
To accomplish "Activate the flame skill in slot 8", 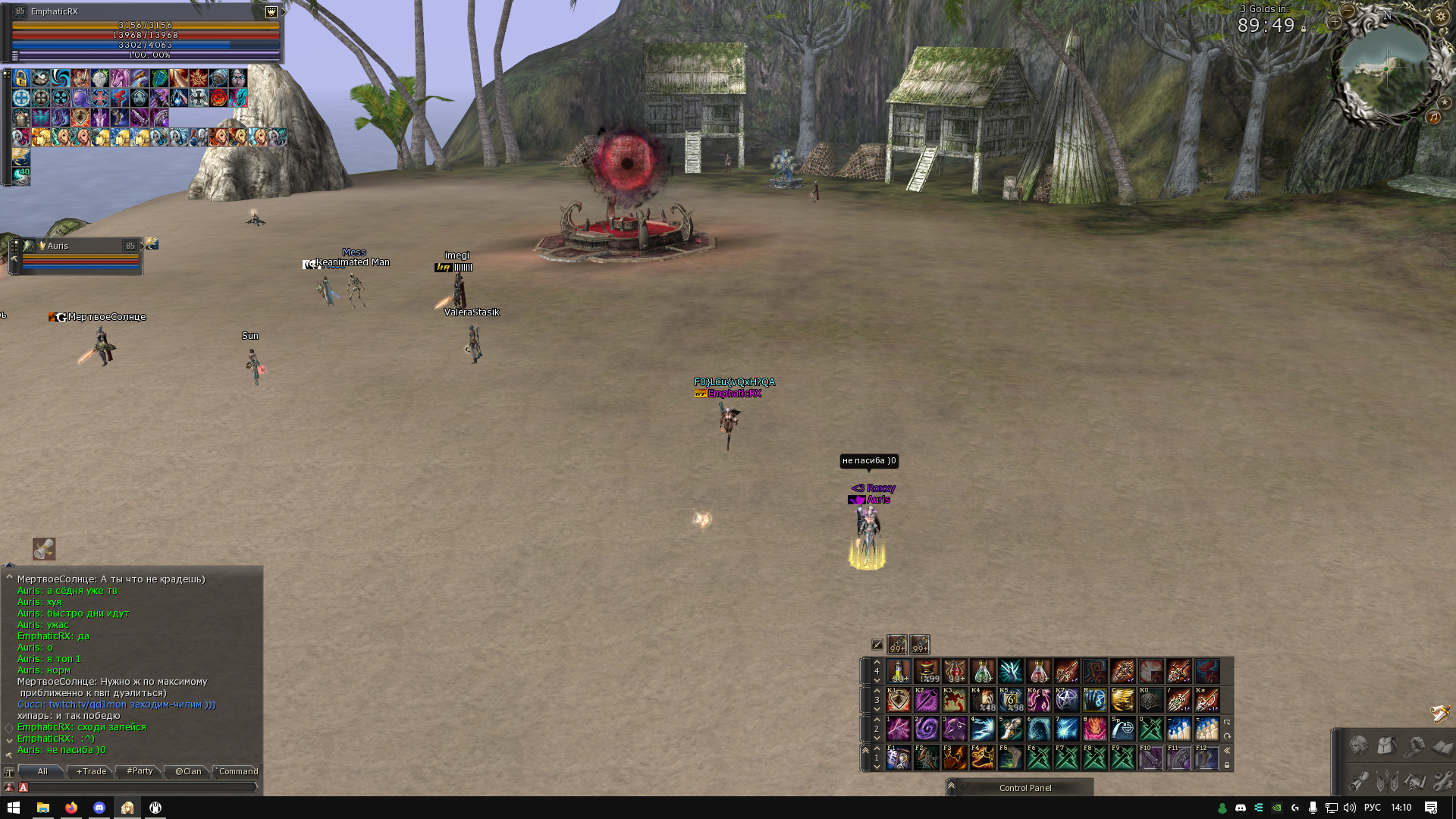I will [x=1094, y=729].
